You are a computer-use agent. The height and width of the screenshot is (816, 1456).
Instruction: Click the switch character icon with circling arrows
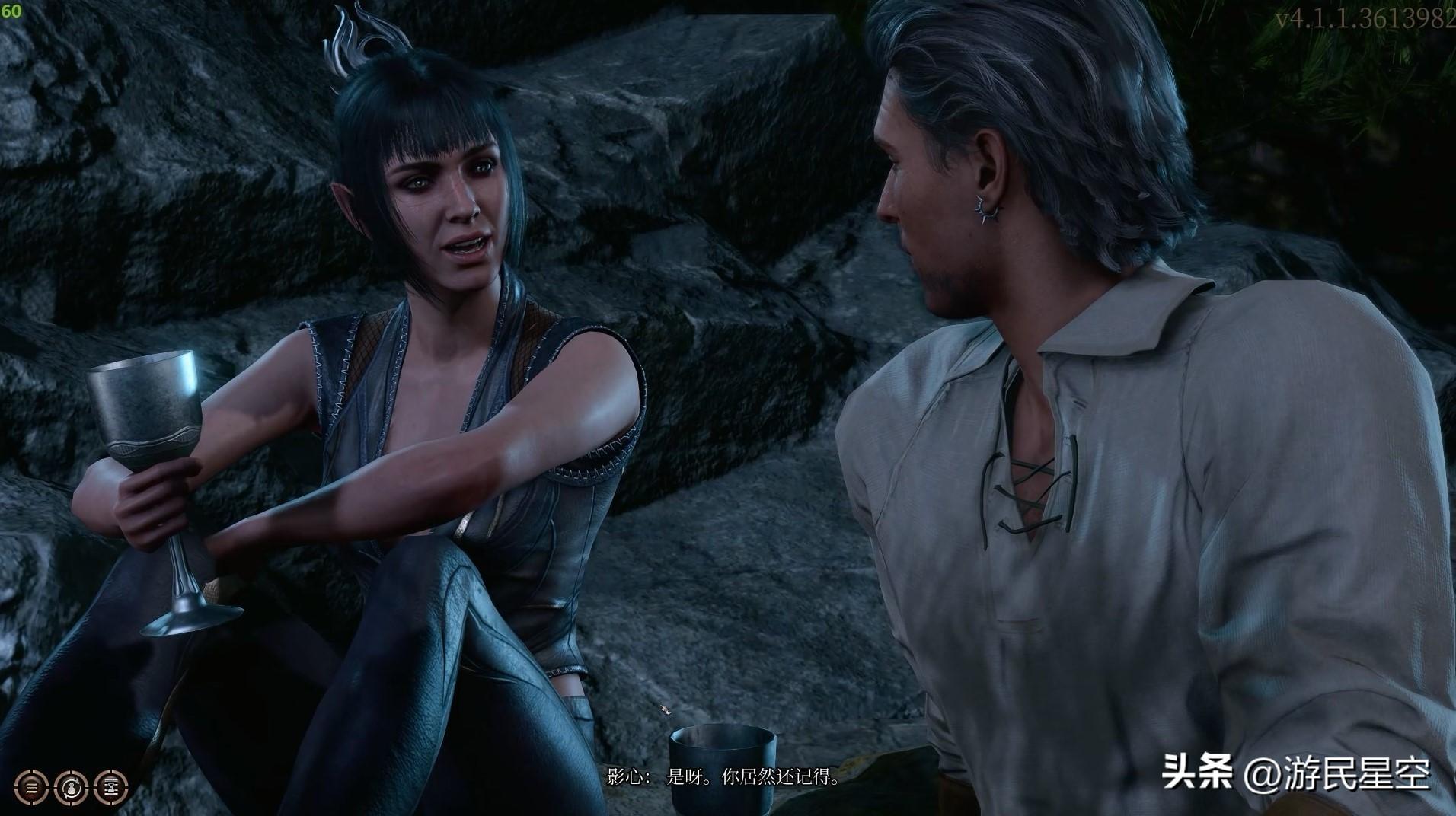72,788
